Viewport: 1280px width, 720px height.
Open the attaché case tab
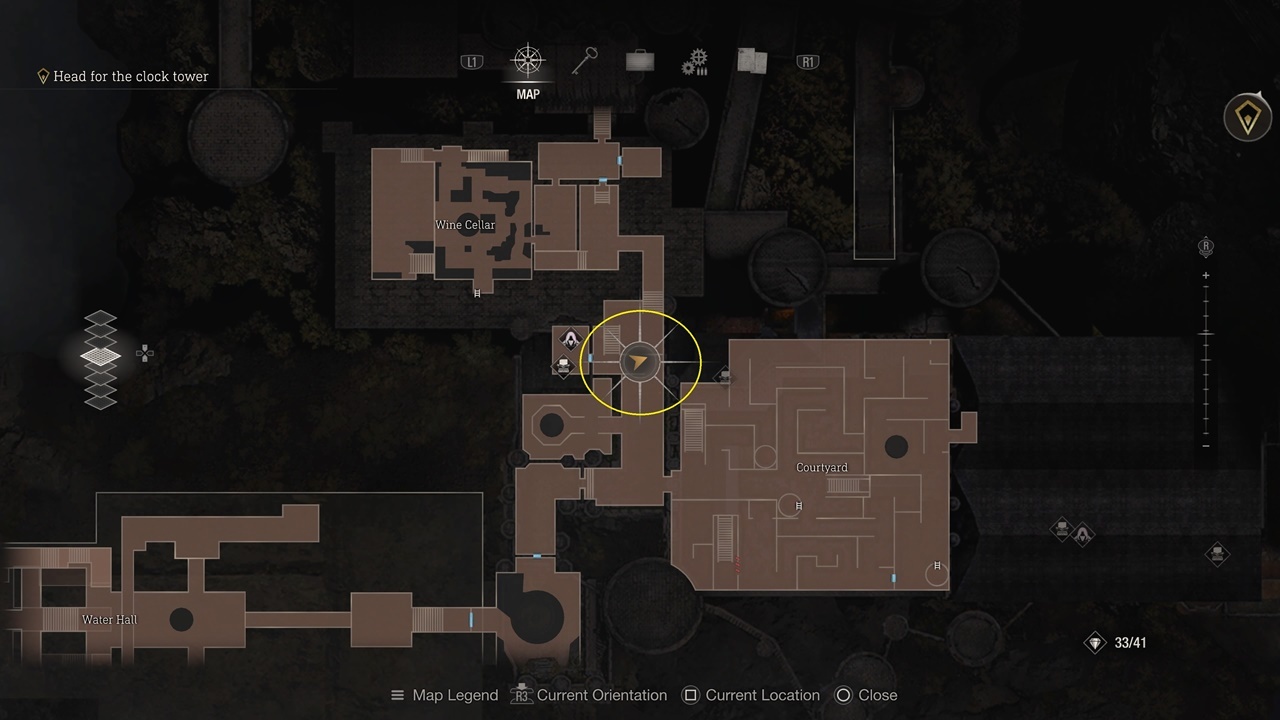[640, 62]
